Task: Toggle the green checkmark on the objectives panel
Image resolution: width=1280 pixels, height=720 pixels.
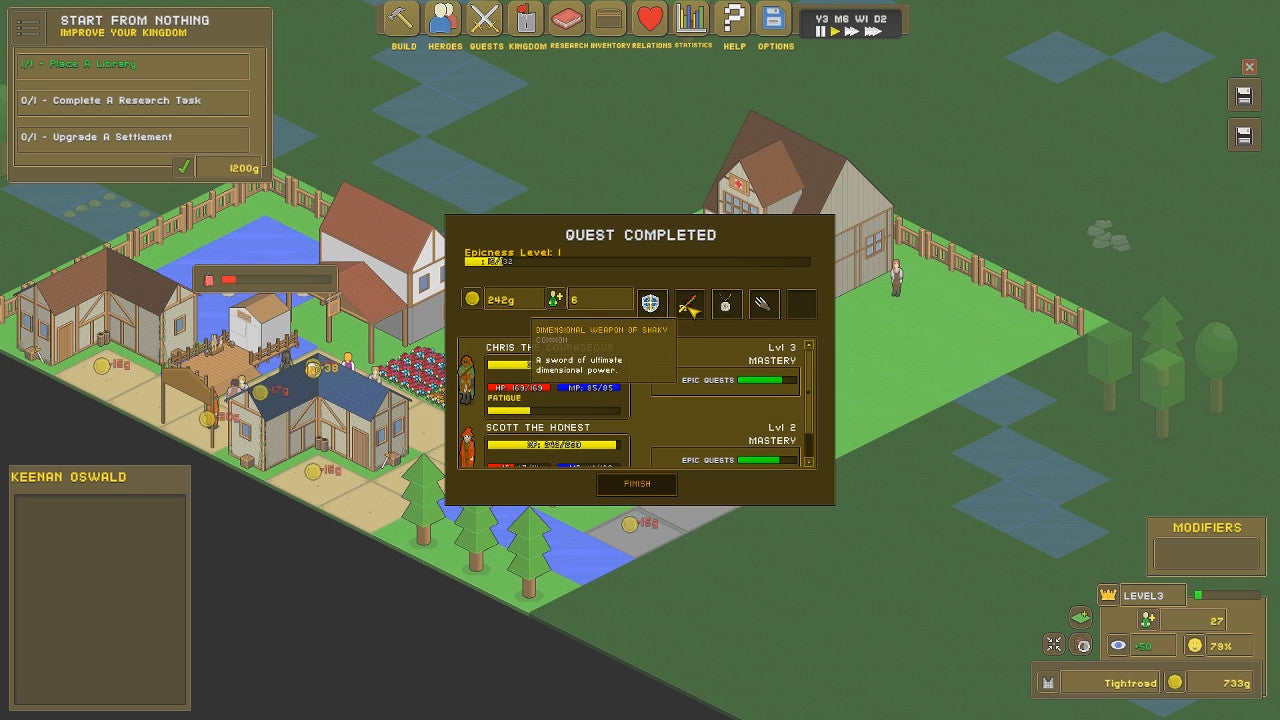Action: (x=183, y=166)
